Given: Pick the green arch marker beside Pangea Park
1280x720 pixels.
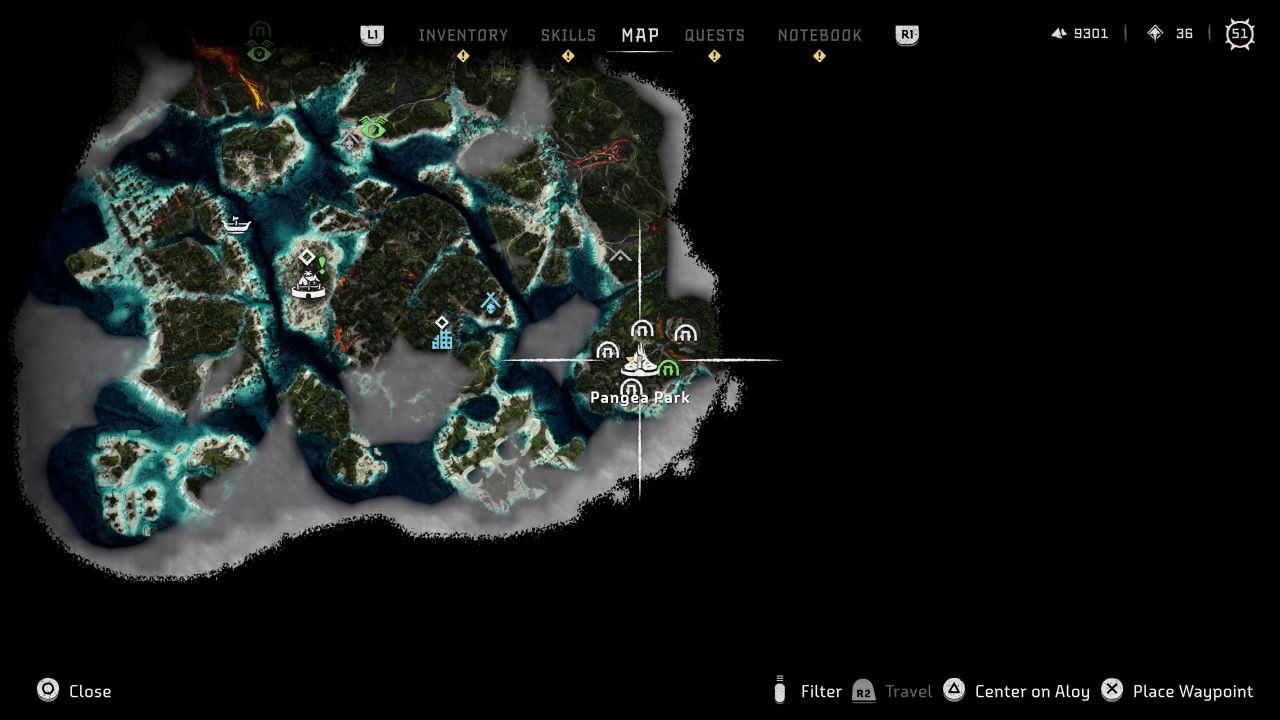Looking at the screenshot, I should tap(668, 370).
